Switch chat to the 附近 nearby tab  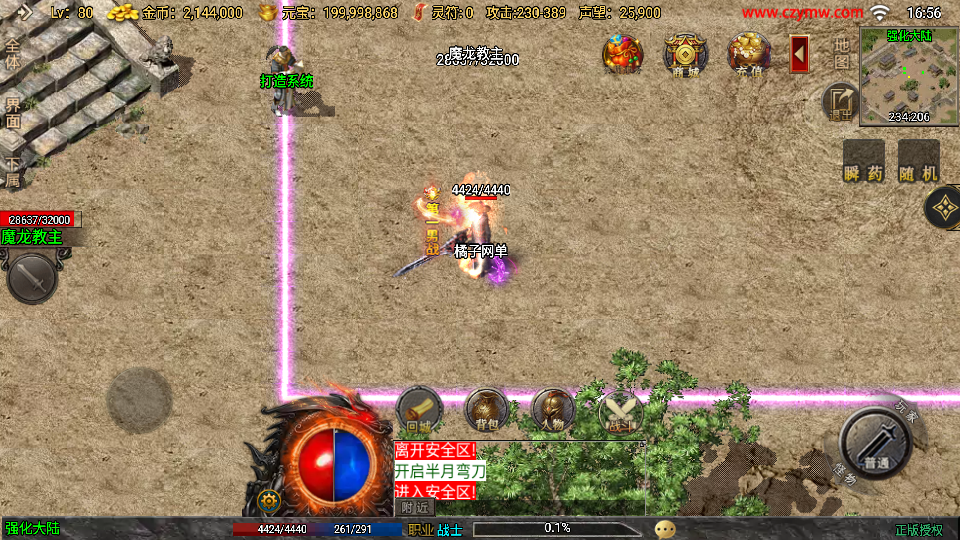[416, 507]
